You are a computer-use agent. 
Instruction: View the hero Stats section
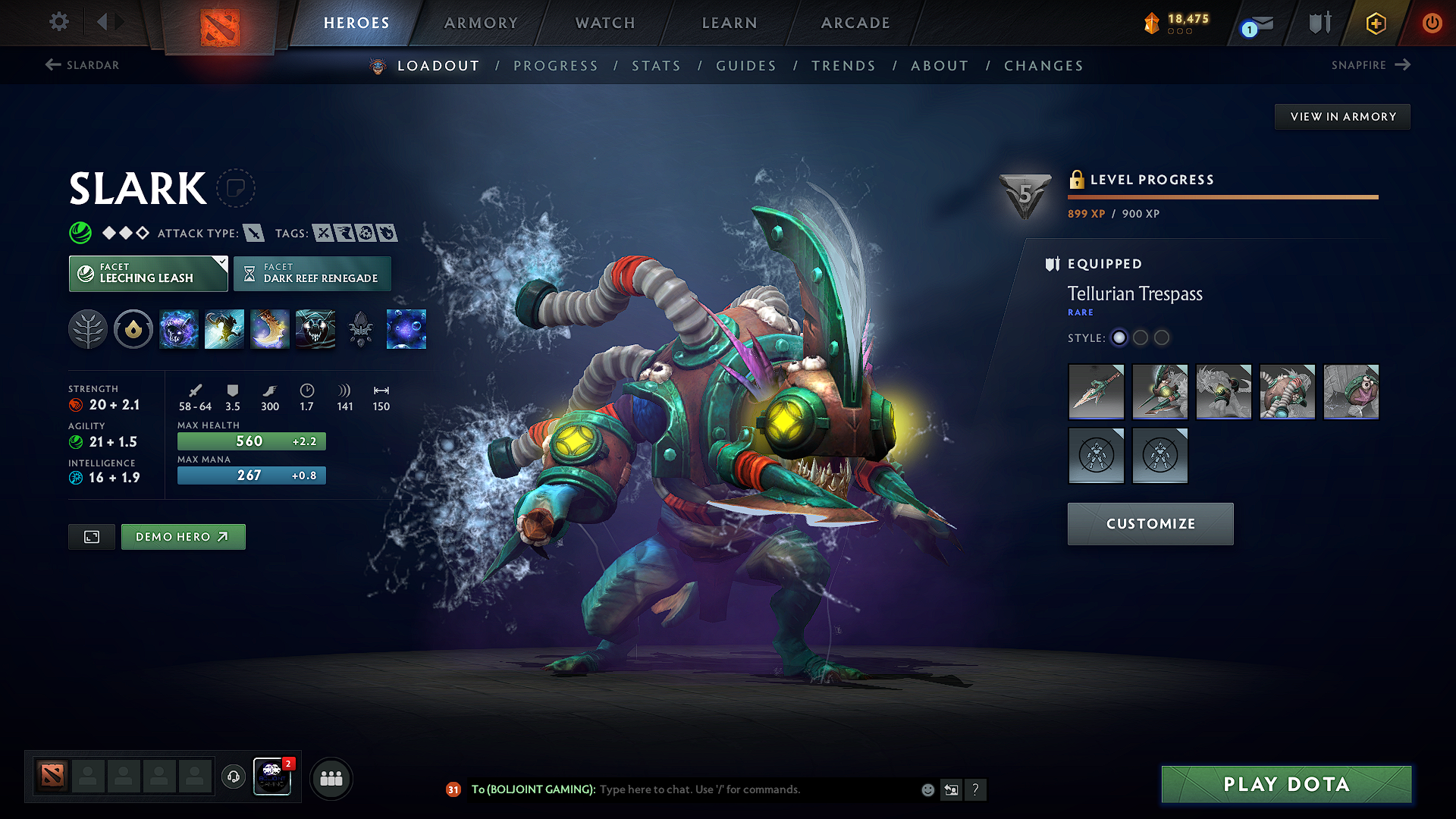click(657, 66)
